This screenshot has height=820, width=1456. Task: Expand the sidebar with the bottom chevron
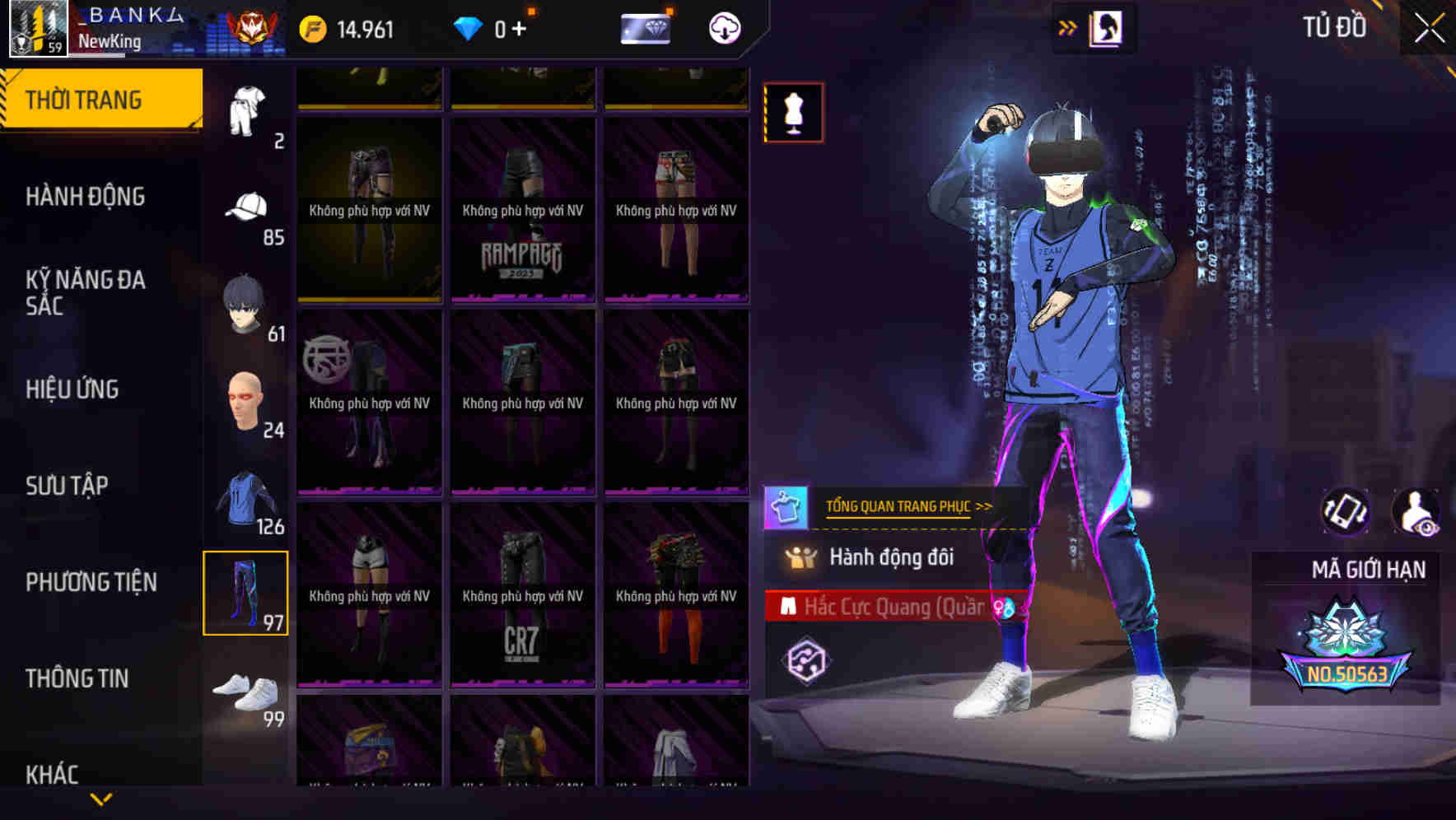click(x=100, y=798)
